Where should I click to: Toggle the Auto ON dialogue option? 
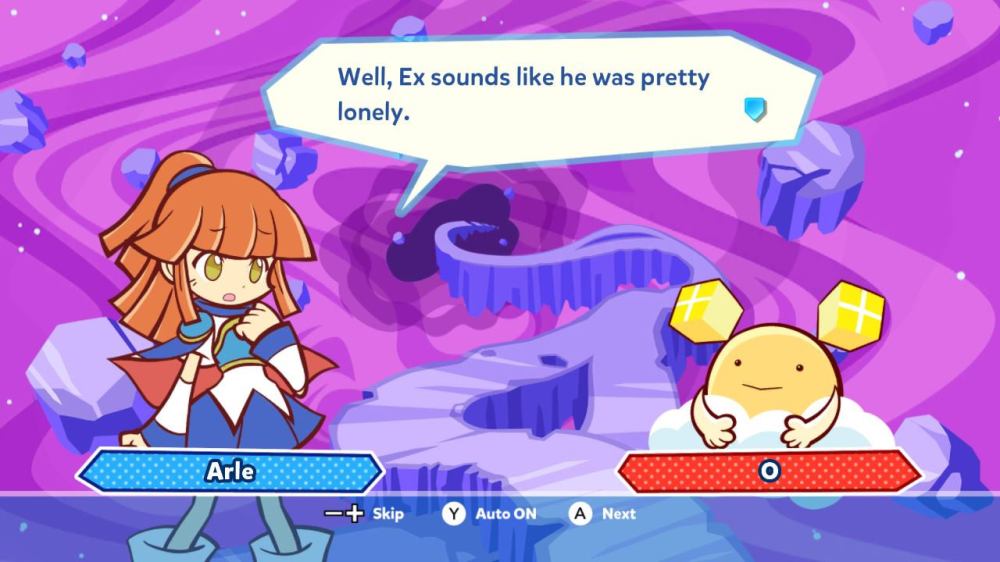pos(492,514)
